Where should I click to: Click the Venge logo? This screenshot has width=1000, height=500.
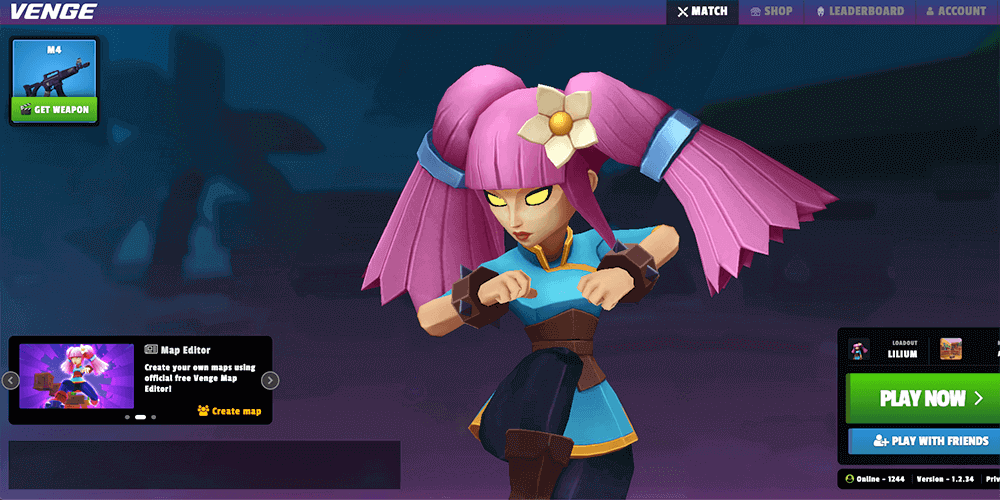(x=53, y=12)
